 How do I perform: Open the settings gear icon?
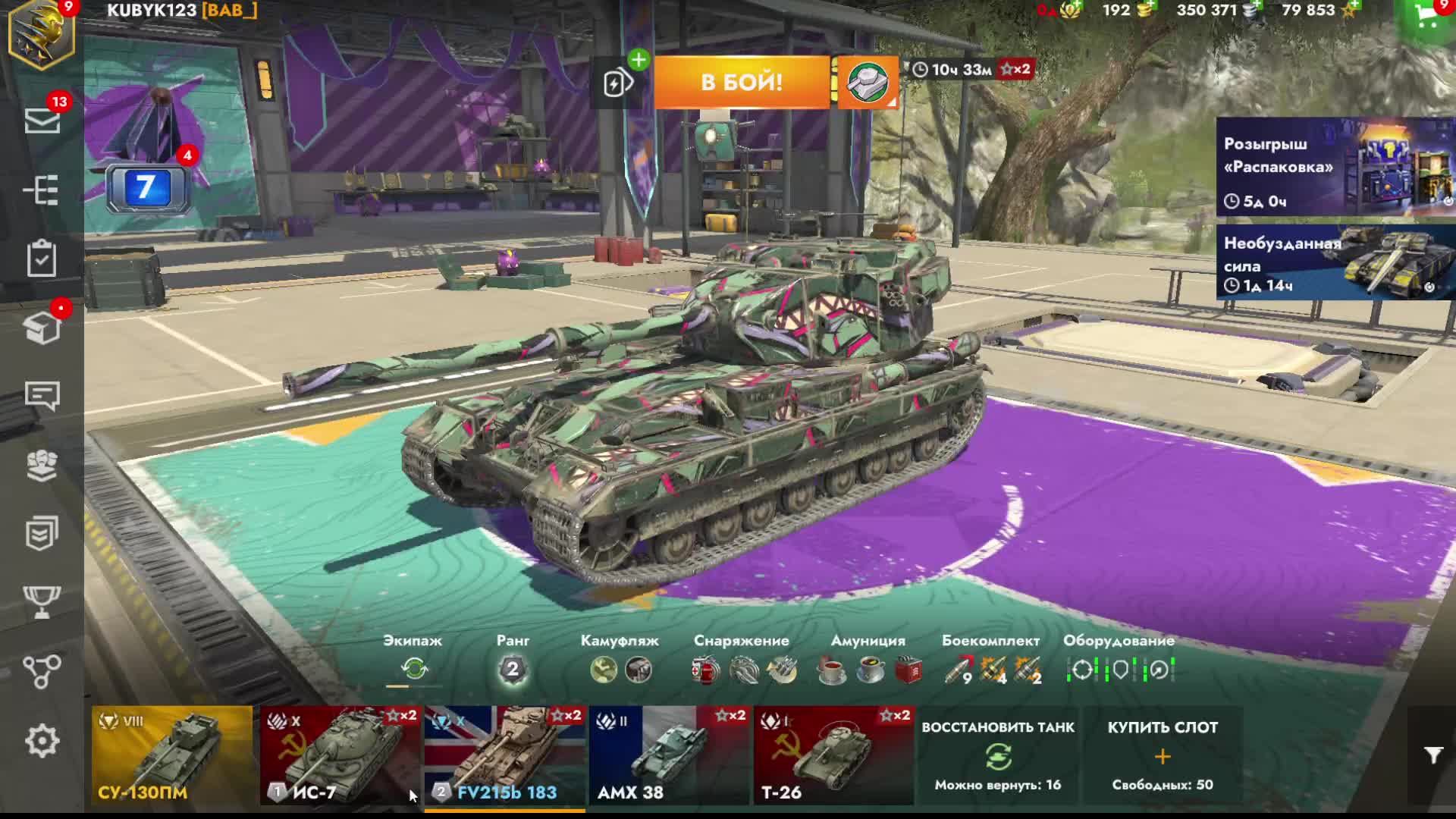(42, 741)
